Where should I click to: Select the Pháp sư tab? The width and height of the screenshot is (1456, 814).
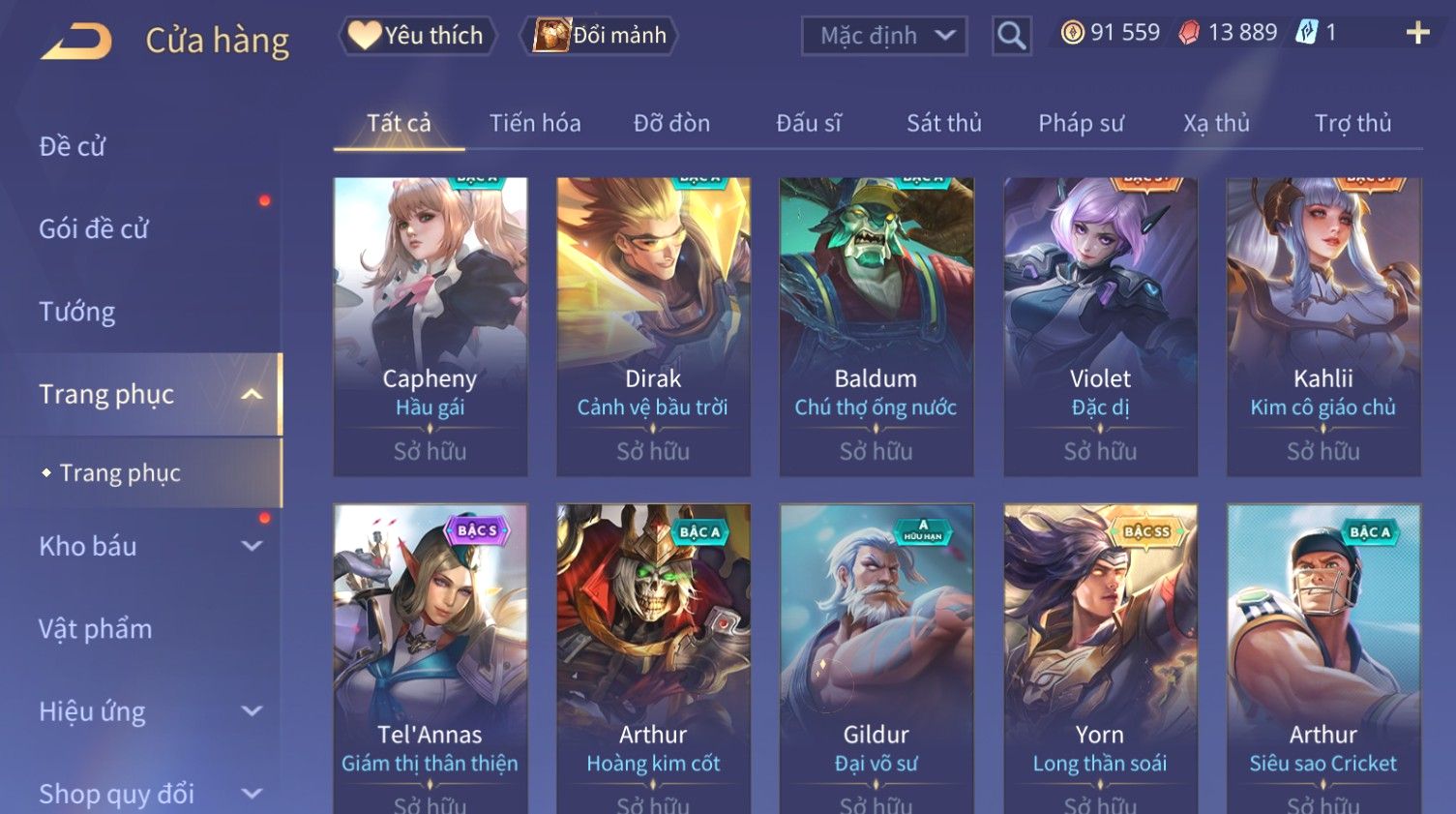1081,123
